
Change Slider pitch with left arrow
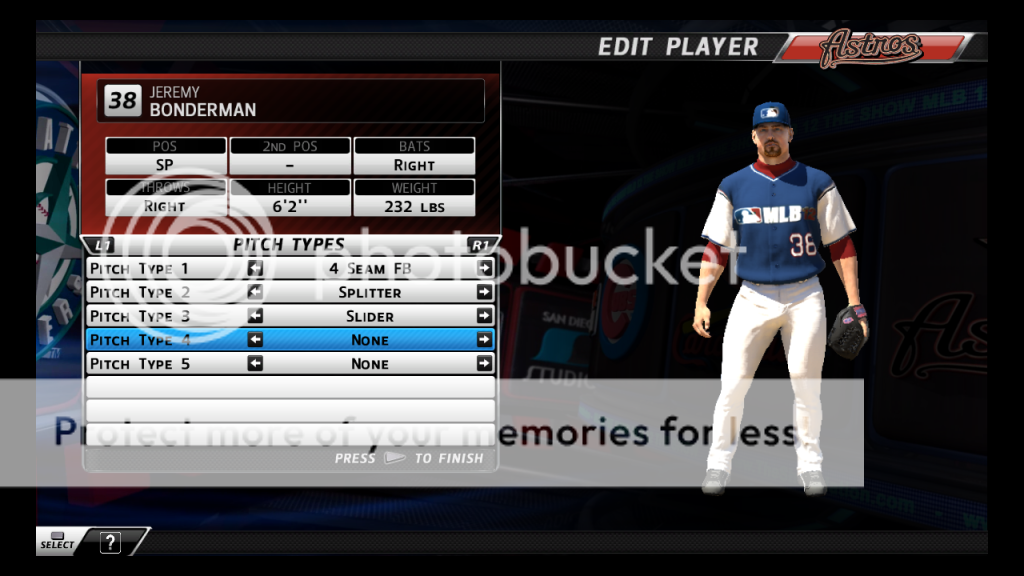(256, 316)
